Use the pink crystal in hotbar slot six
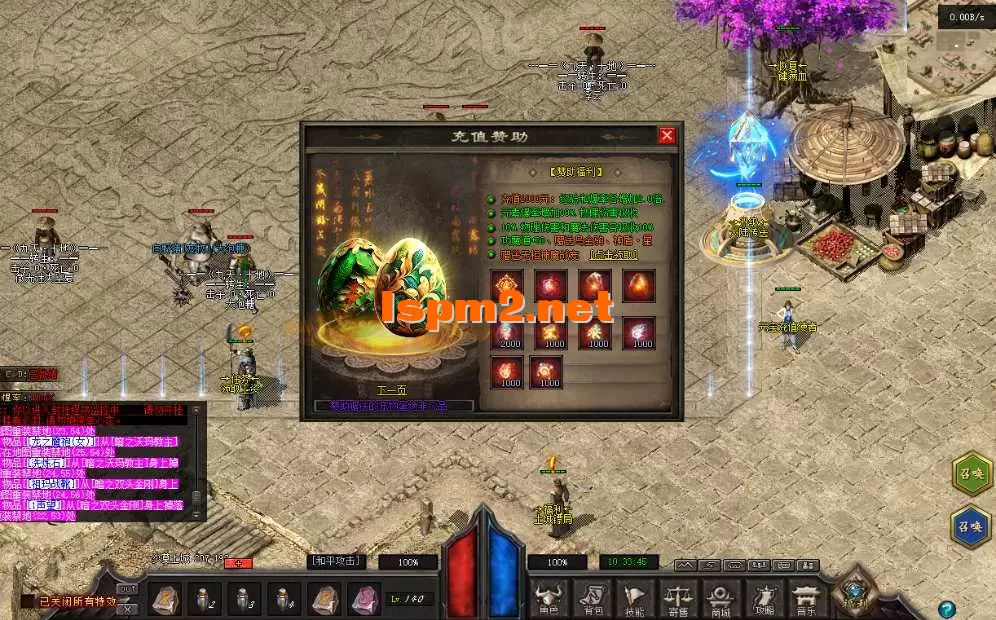This screenshot has width=996, height=620. 362,599
